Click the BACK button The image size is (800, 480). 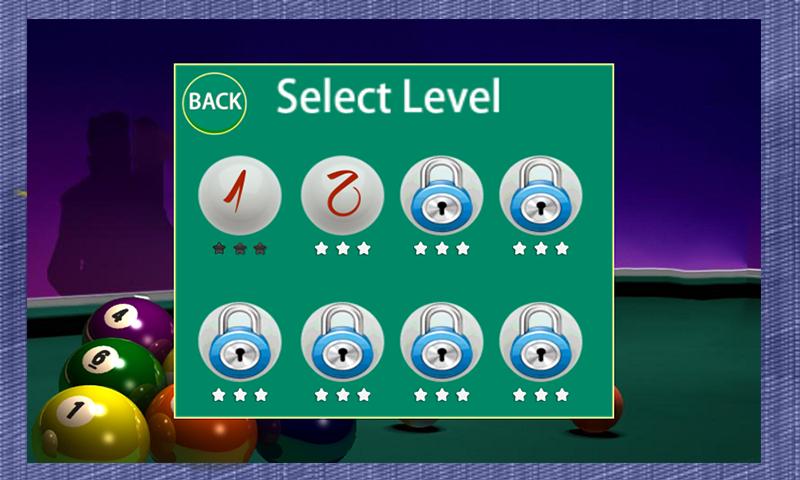(214, 101)
